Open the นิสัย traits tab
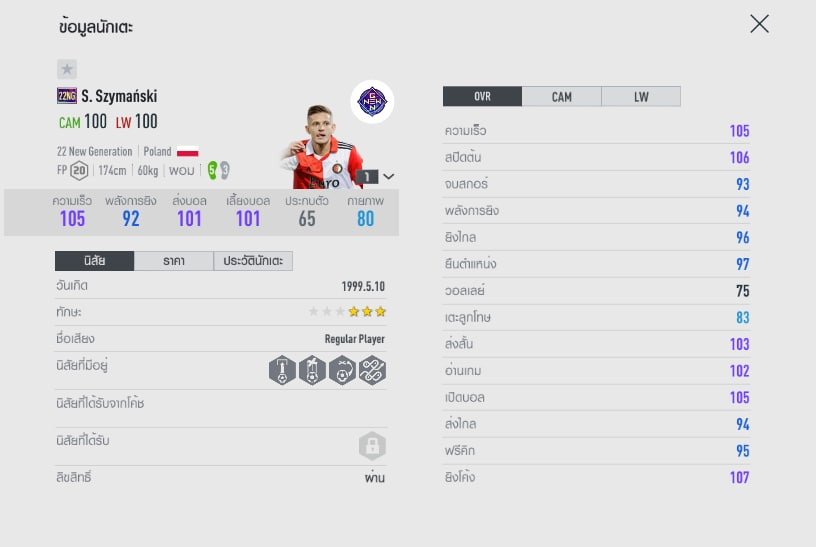816x547 pixels. pos(94,261)
